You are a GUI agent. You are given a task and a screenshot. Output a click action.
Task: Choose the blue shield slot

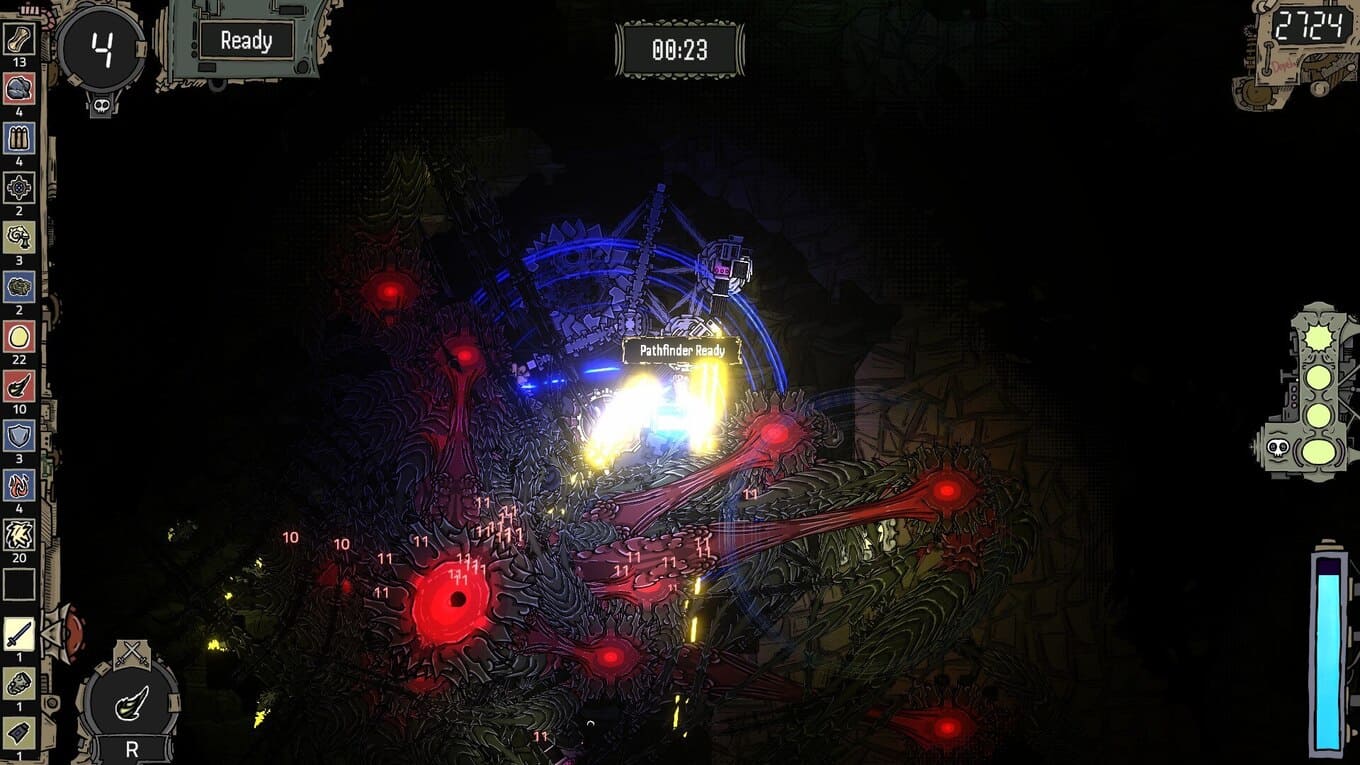click(19, 435)
